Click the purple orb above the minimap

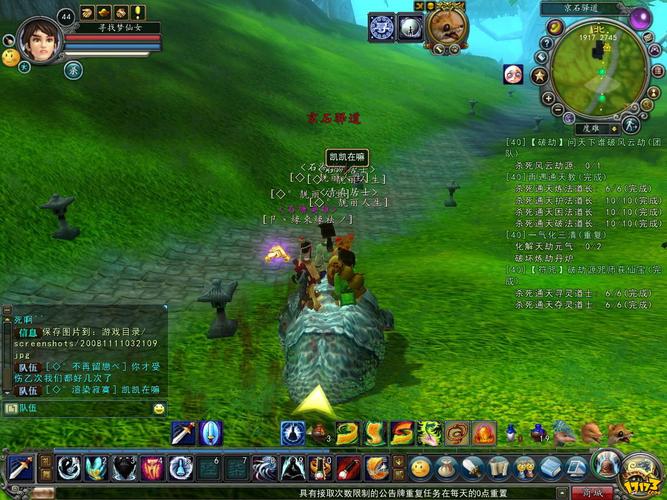click(640, 17)
